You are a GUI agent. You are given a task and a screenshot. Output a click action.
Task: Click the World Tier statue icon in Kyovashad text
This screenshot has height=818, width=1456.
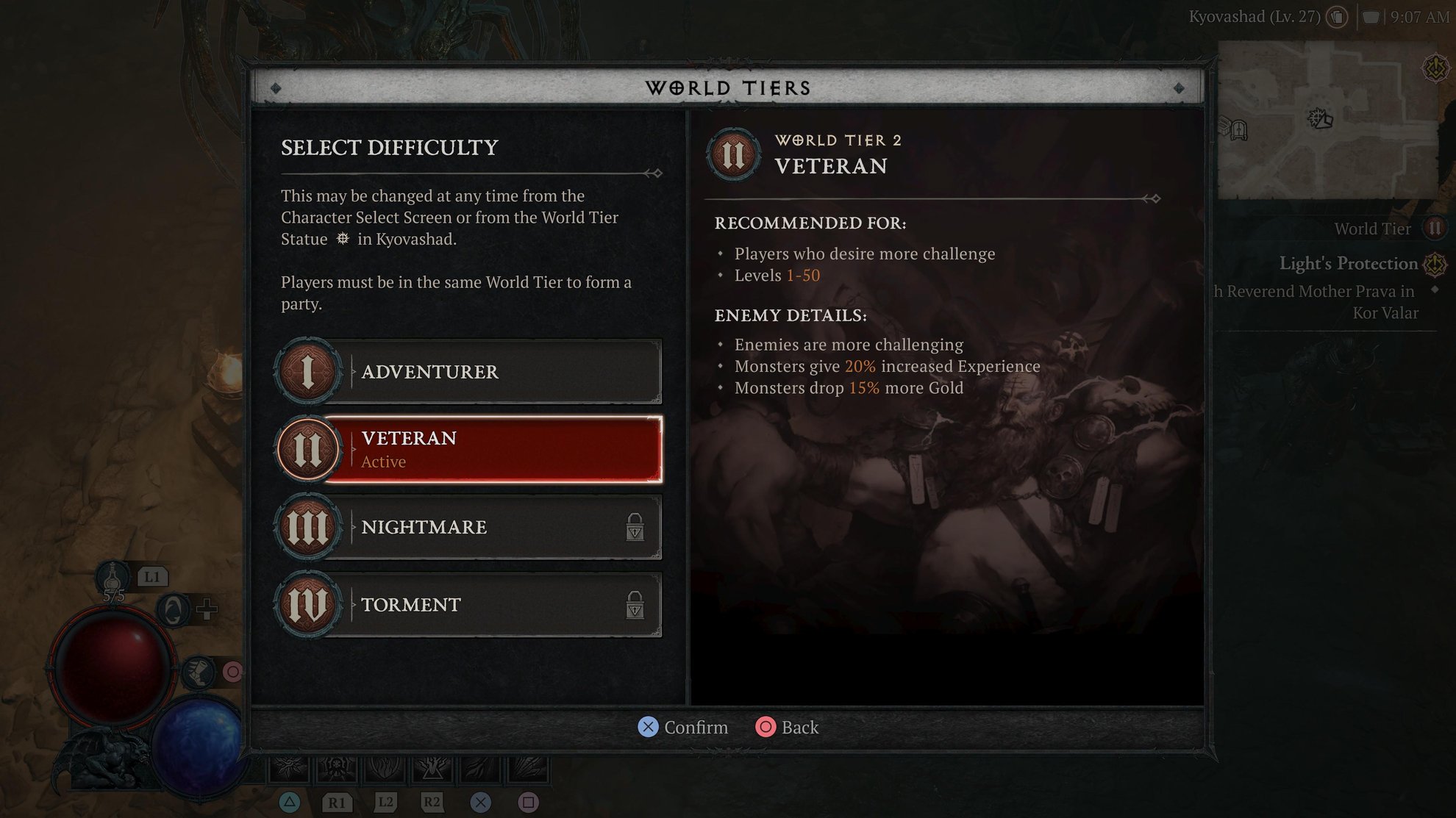tap(342, 239)
